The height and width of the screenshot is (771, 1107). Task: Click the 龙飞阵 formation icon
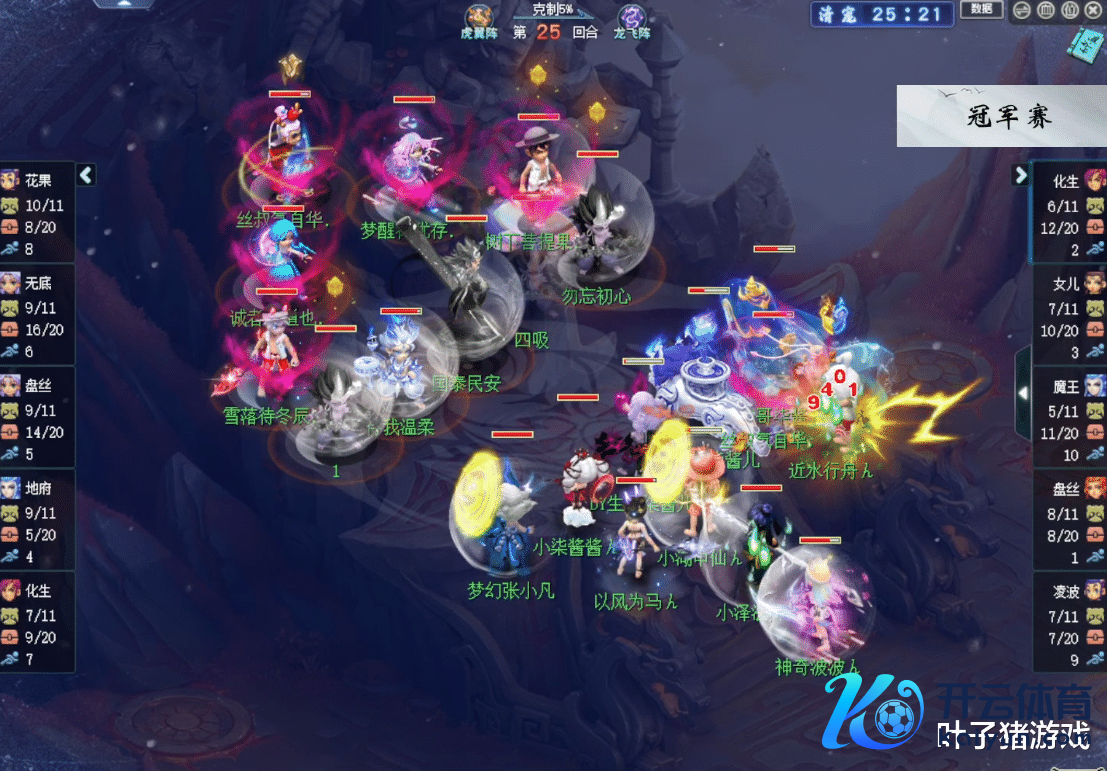point(632,17)
